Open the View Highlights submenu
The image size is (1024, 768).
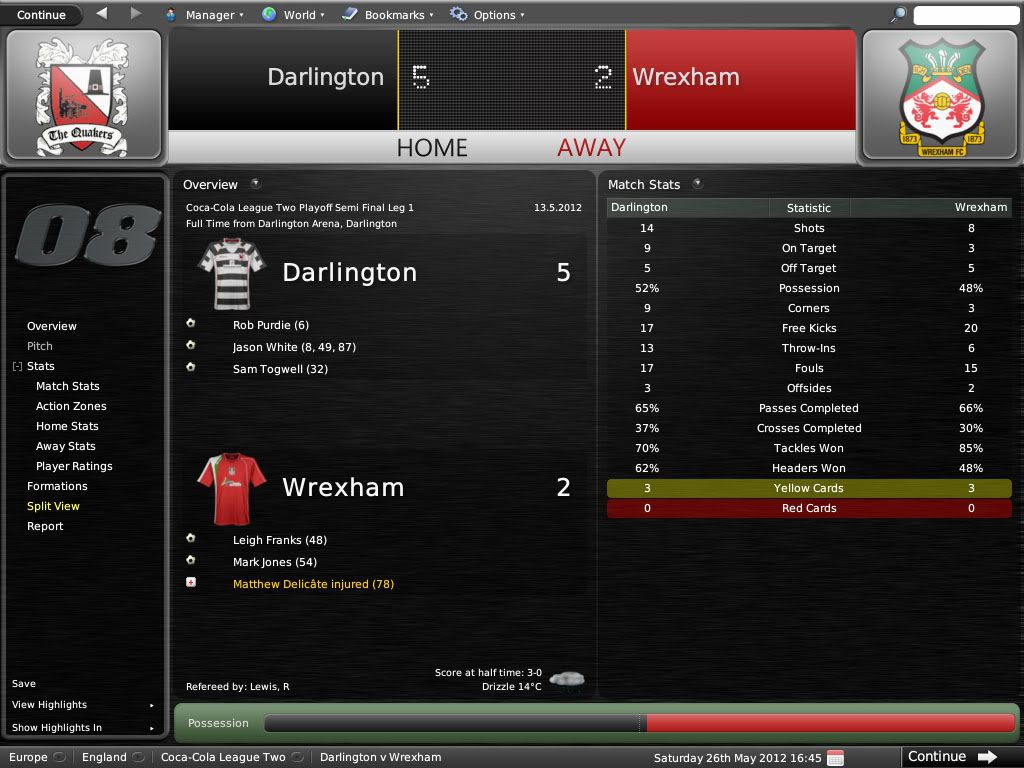click(x=50, y=705)
